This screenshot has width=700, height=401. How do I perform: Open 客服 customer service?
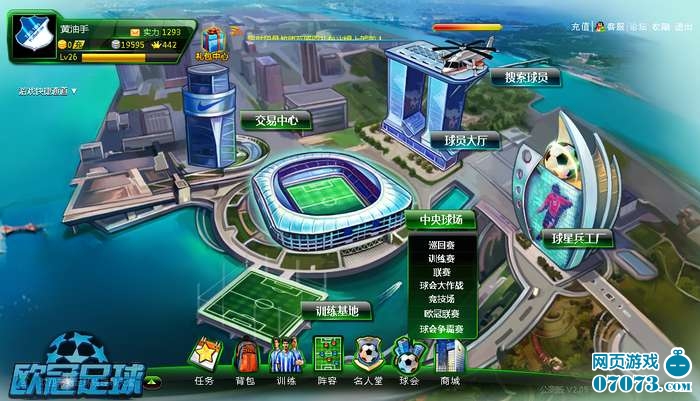[615, 27]
